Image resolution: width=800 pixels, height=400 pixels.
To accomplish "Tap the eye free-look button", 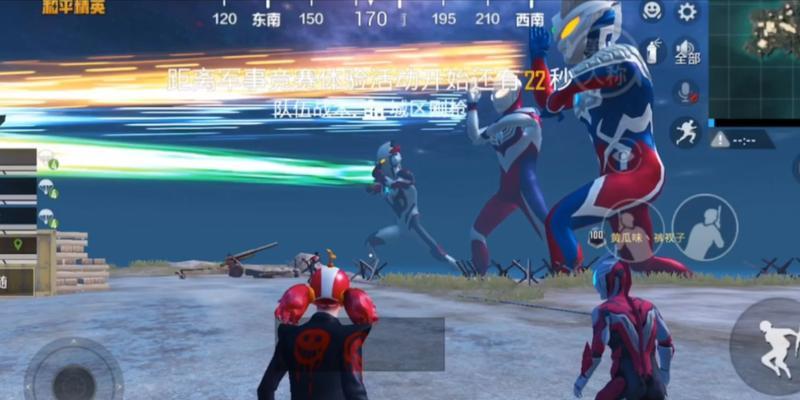I will [x=622, y=157].
